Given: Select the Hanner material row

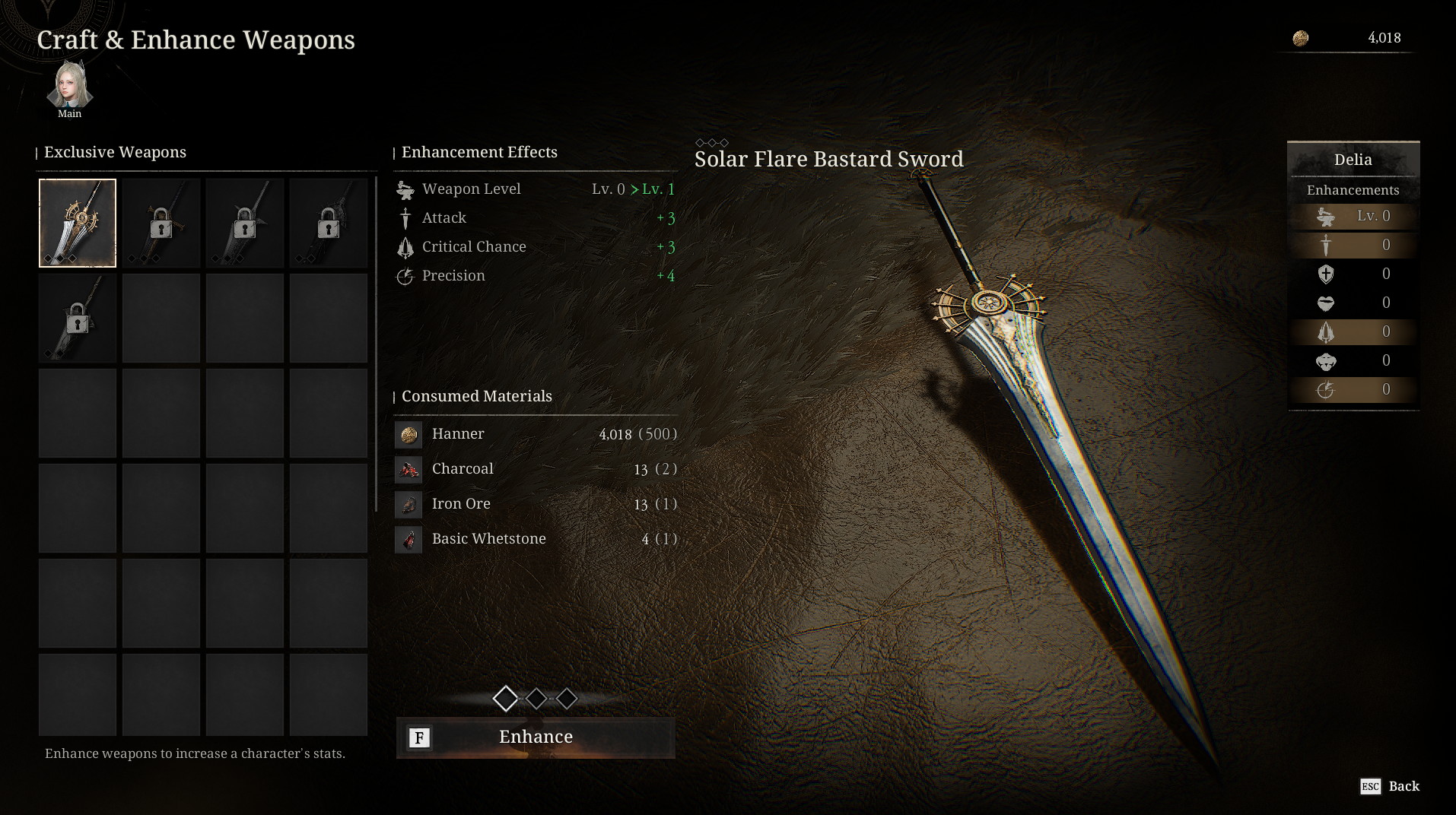Looking at the screenshot, I should 536,434.
